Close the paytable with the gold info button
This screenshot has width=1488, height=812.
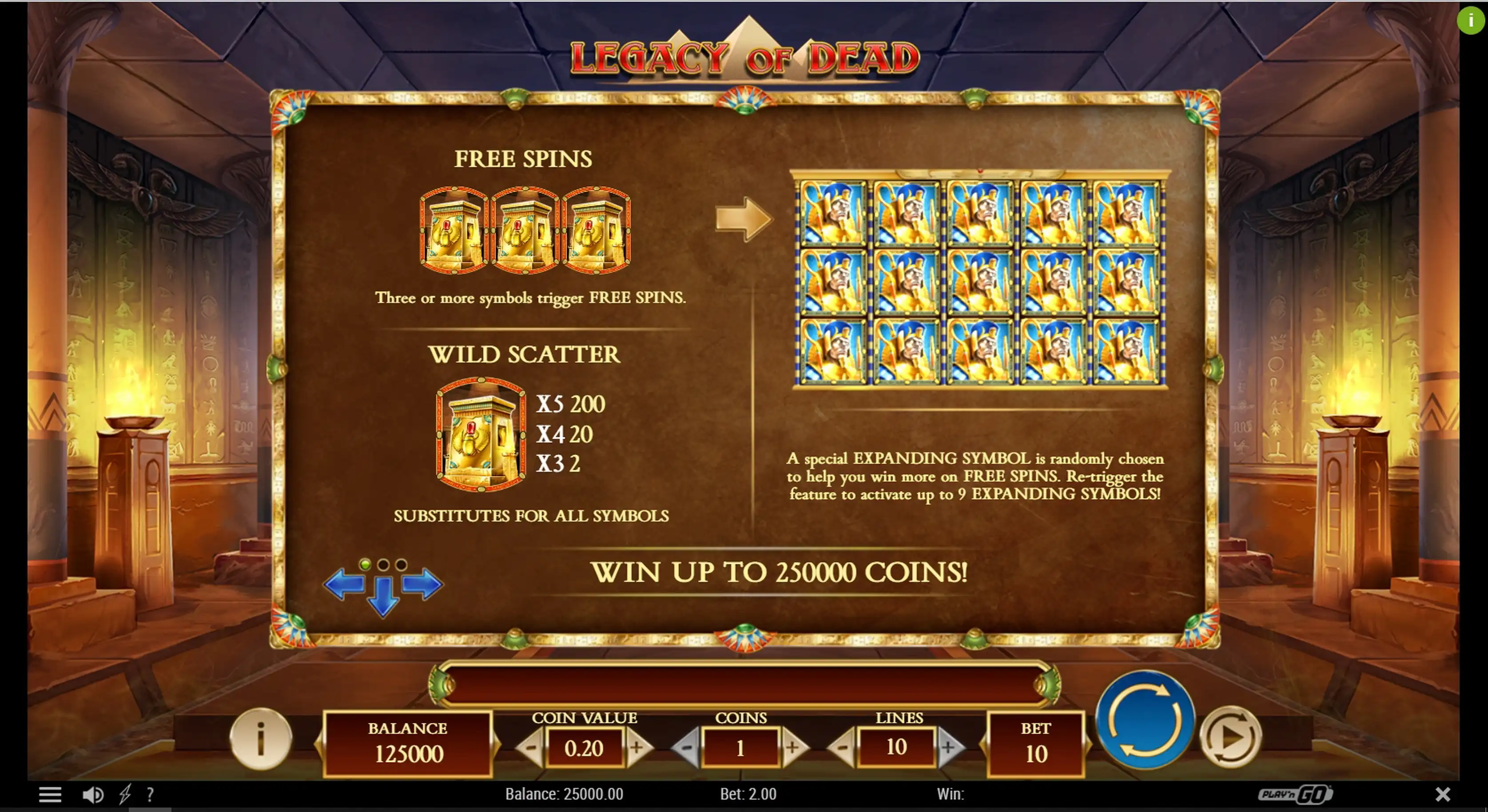(x=261, y=738)
